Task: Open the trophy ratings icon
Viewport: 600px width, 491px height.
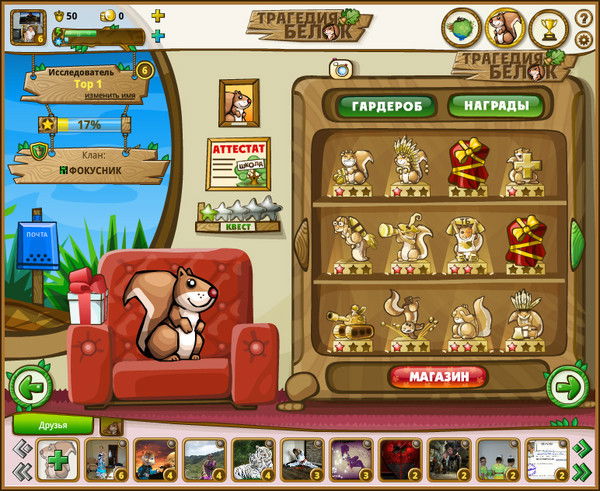Action: point(548,29)
